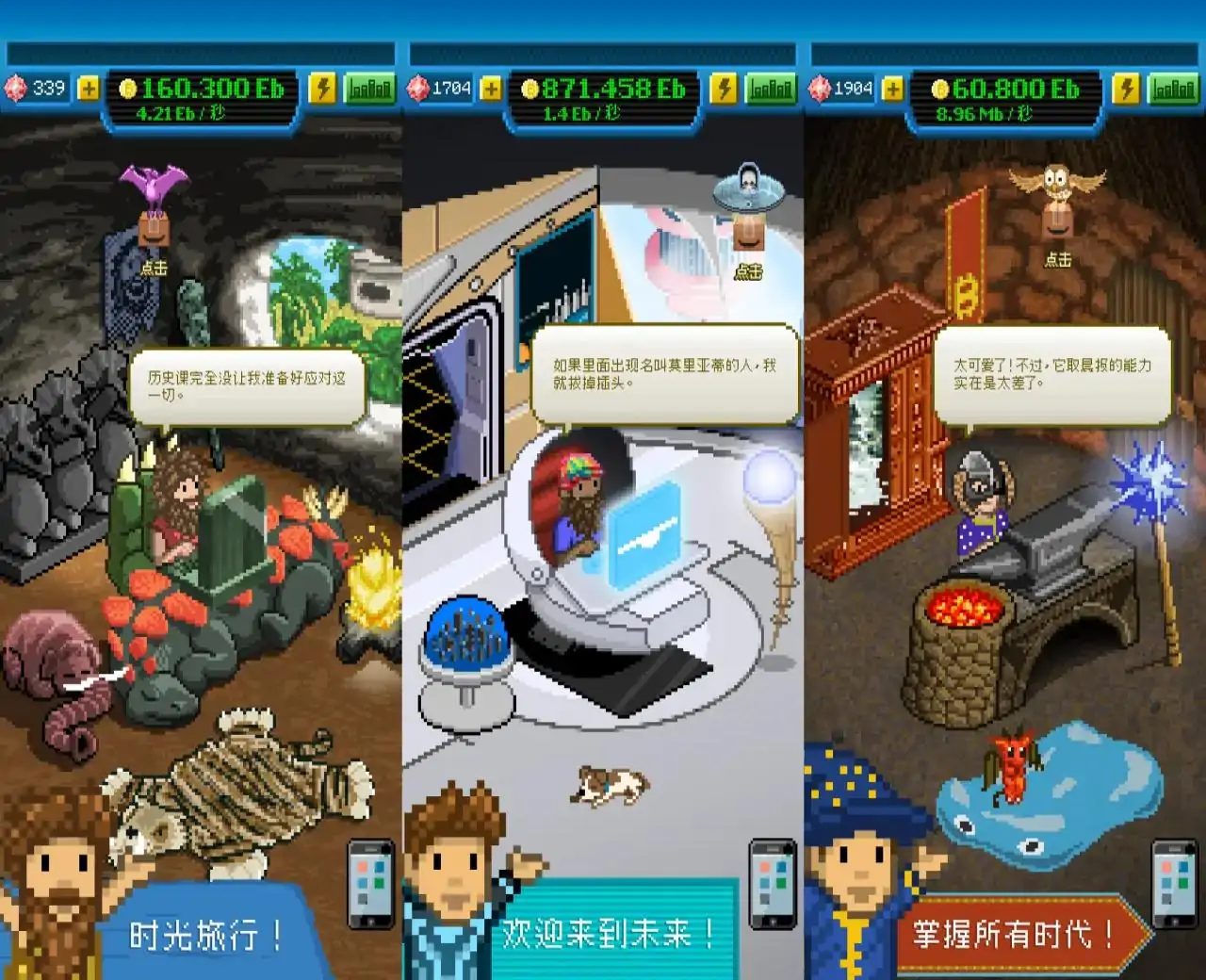
Task: Tap the 点击 marker below the owl
Action: click(x=1060, y=261)
